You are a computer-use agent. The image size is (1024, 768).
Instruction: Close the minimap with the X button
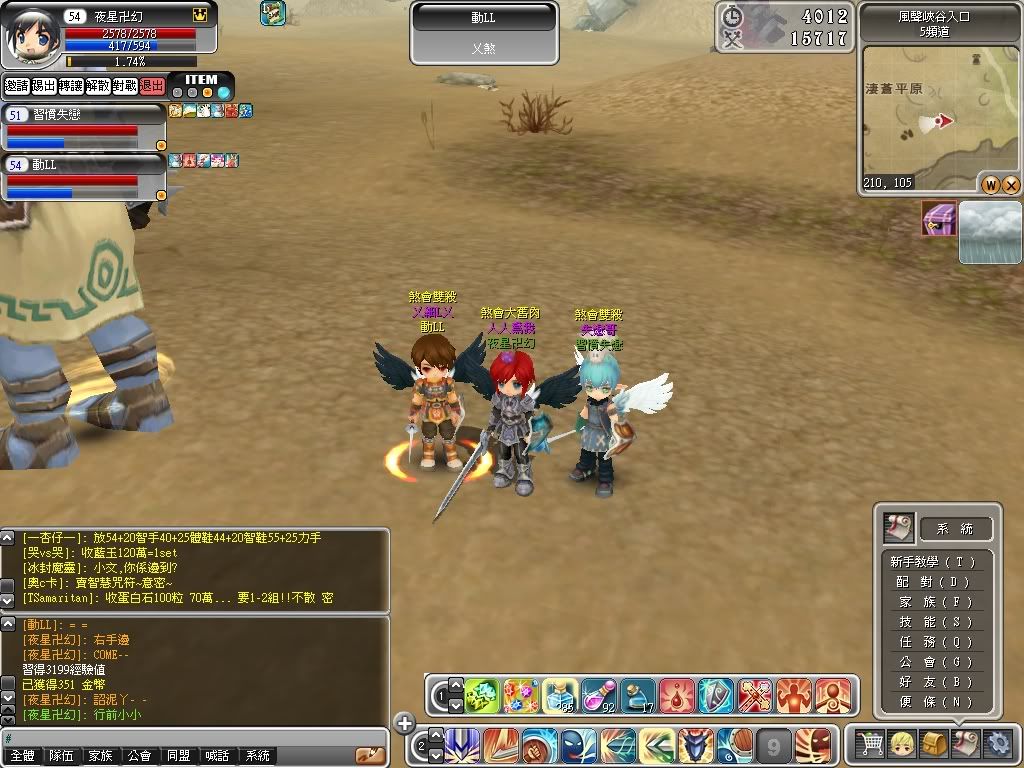[1011, 184]
